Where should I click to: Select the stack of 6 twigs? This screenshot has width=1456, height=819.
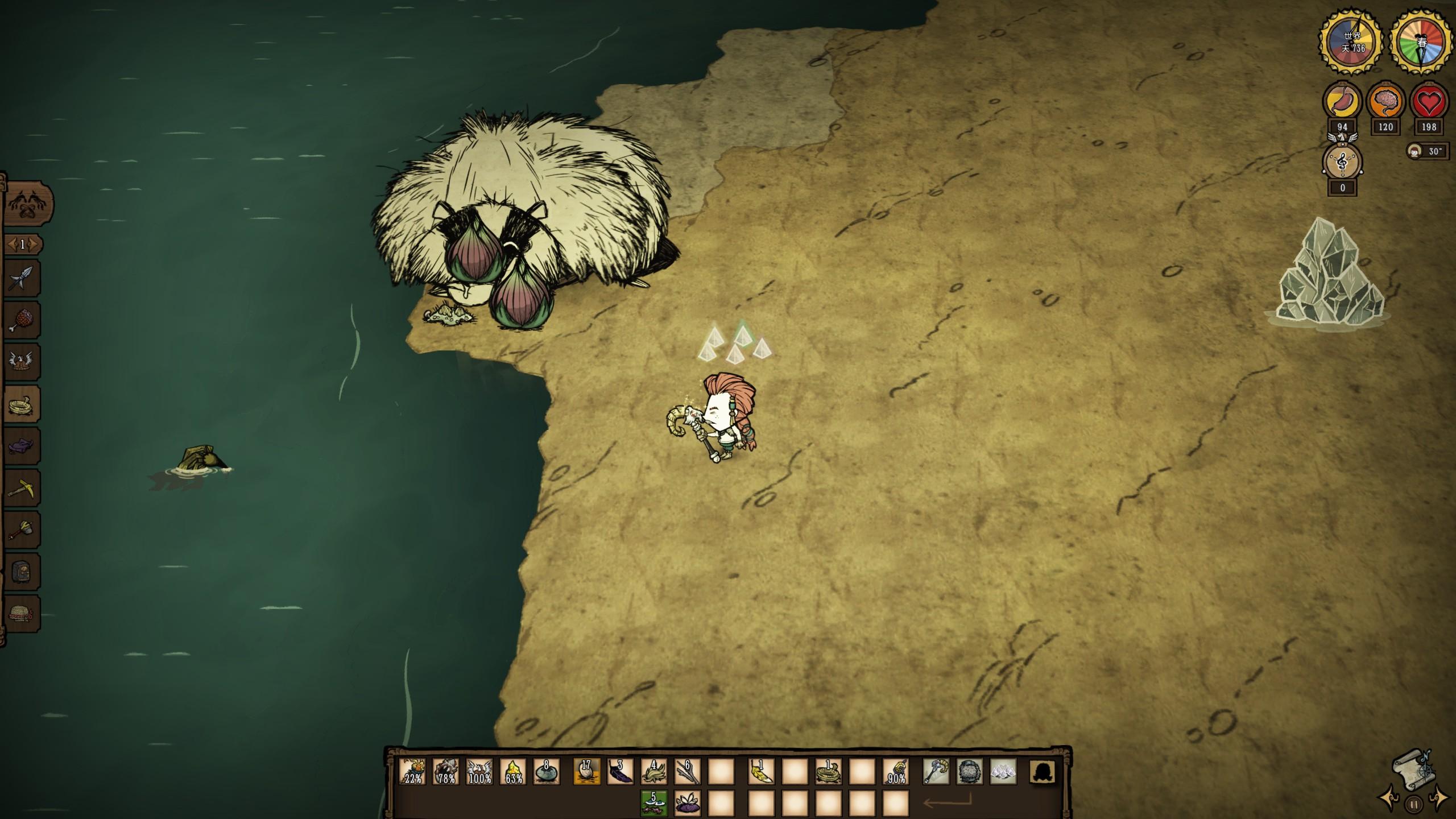[687, 772]
